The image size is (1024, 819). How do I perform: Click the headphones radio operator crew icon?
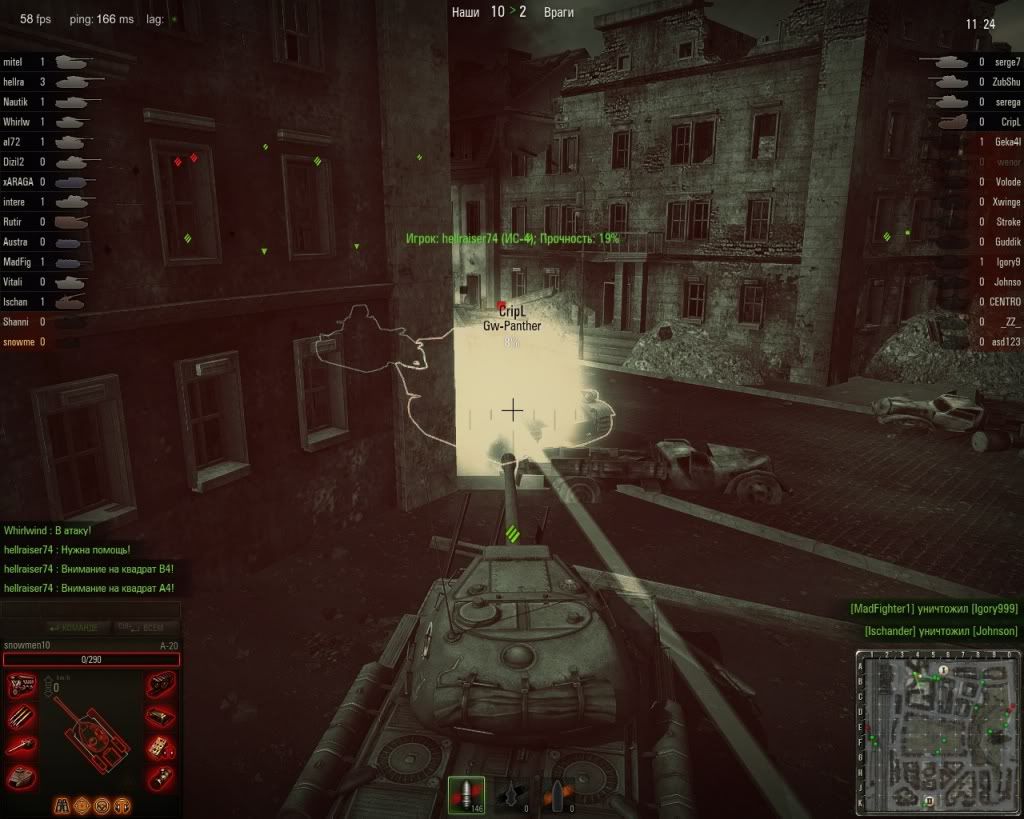[123, 805]
